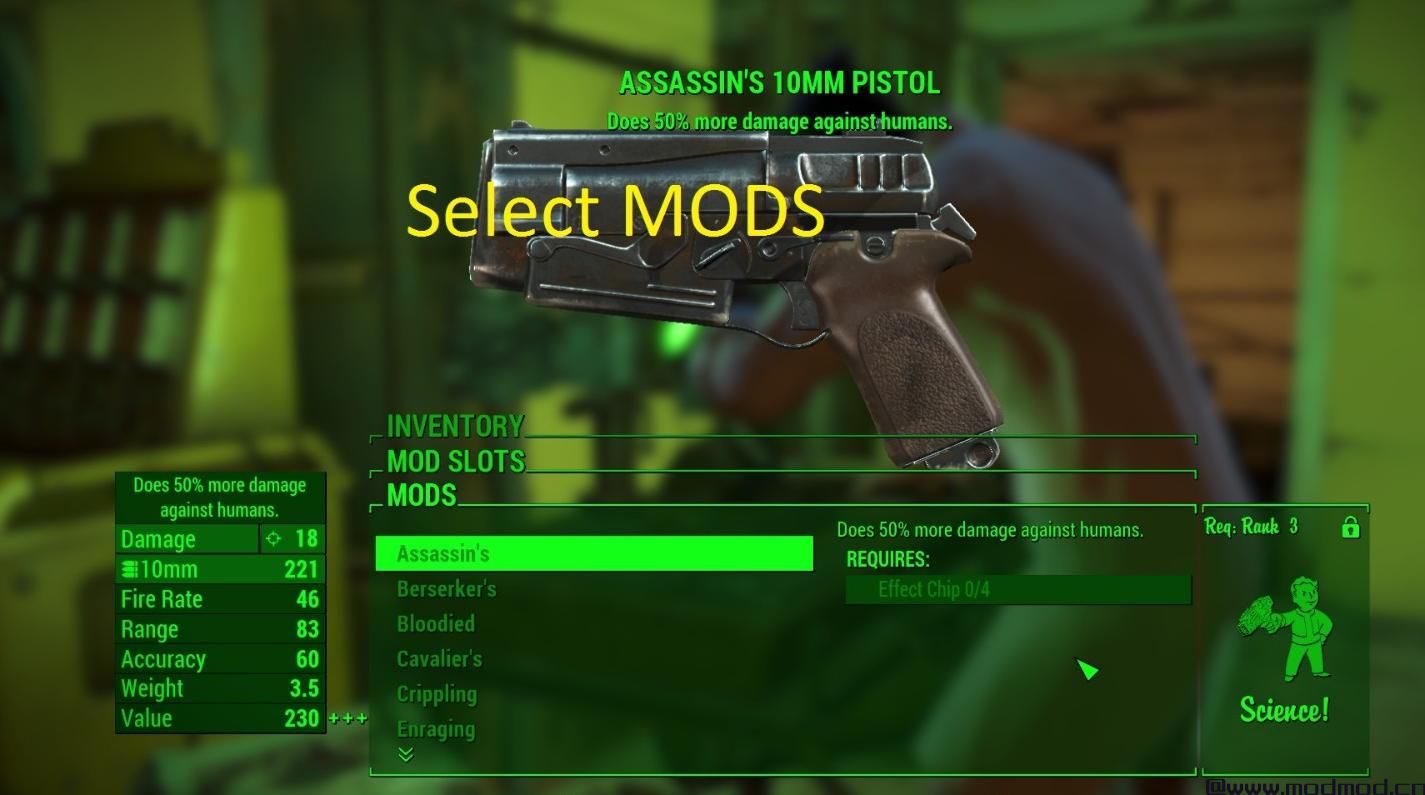Switch to the MOD SLOTS section

455,461
